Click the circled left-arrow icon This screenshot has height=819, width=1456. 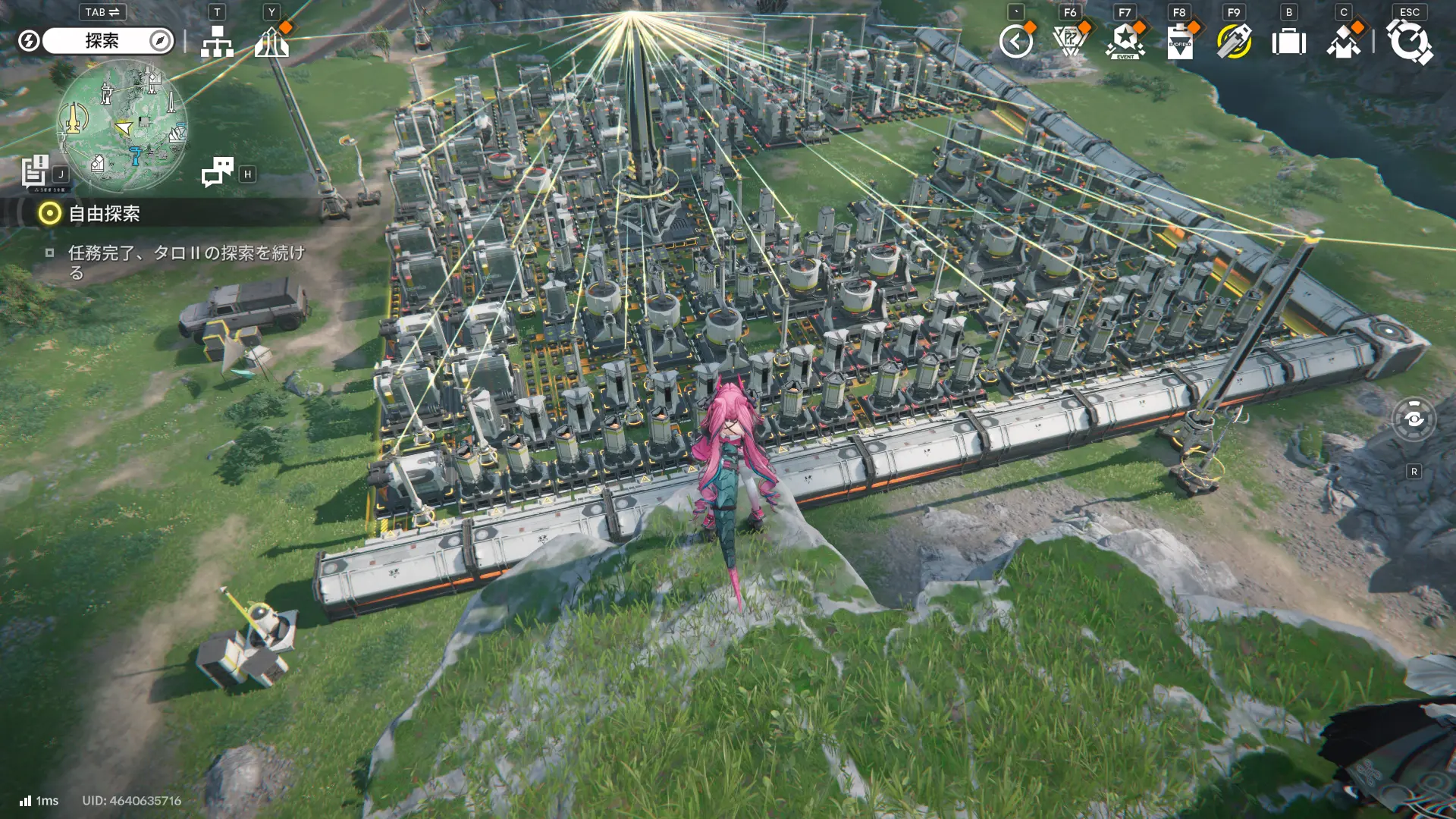(1015, 42)
